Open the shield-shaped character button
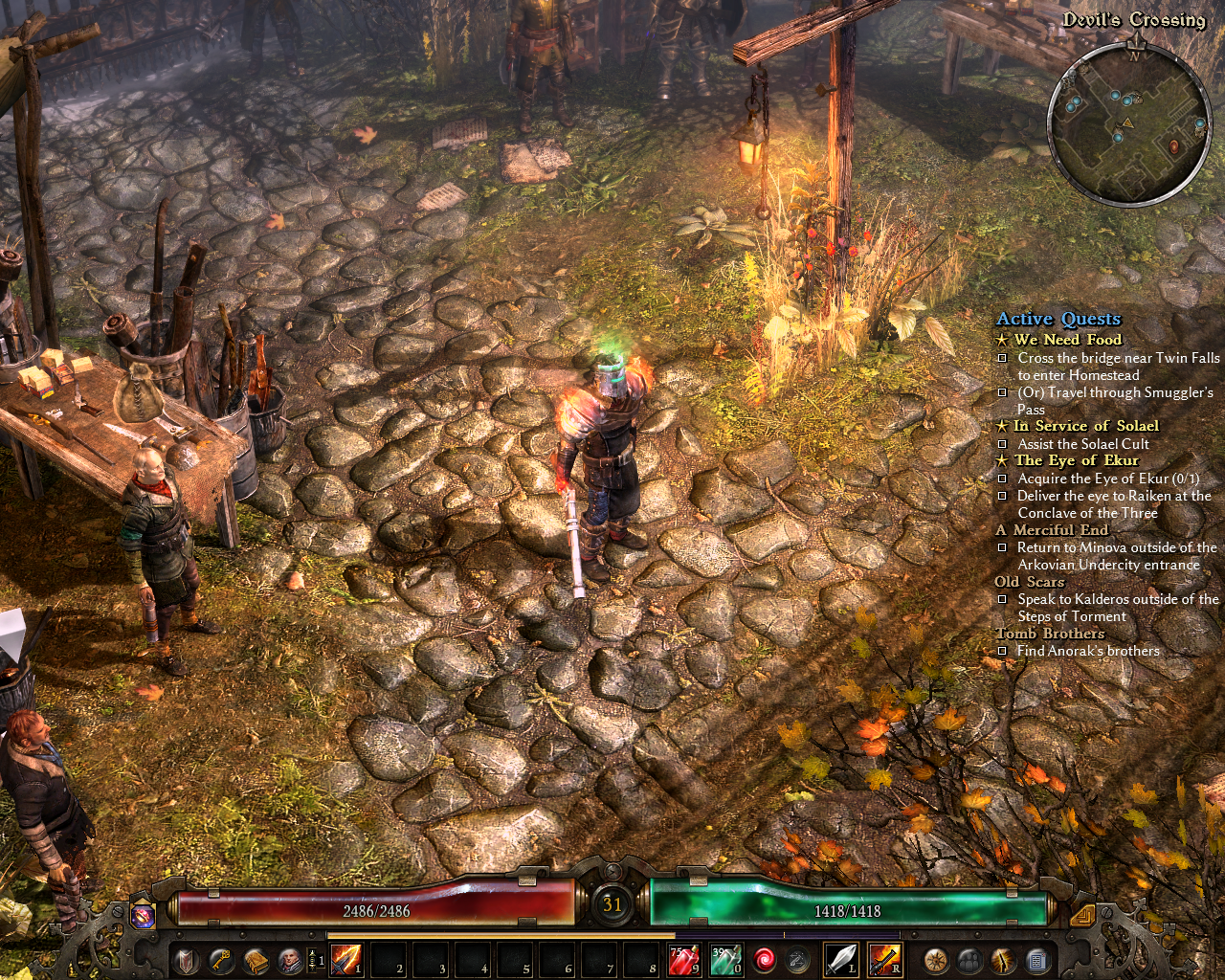1225x980 pixels. [187, 960]
